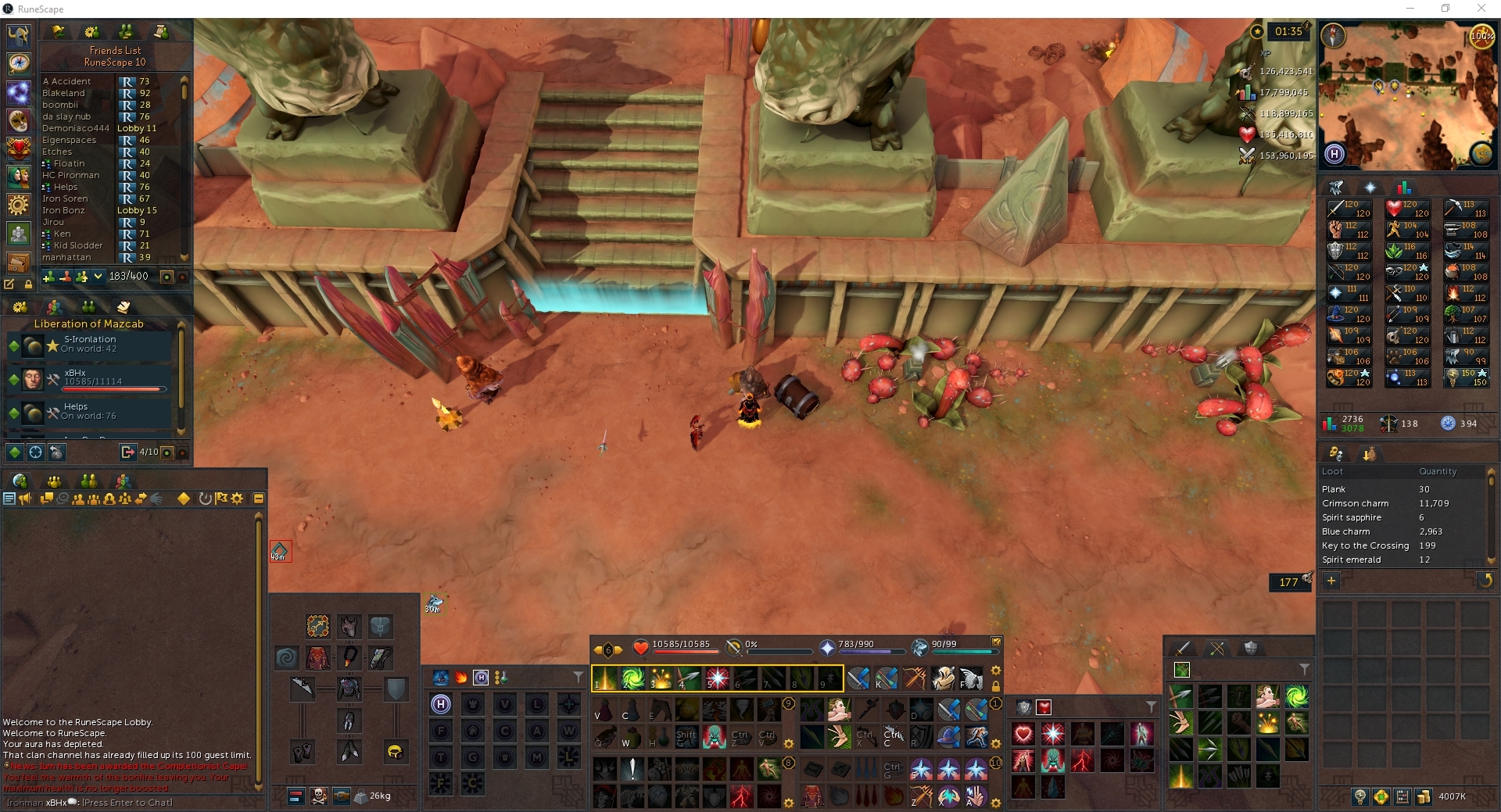Click the megaphone broadcast icon in the chat toolbar

pyautogui.click(x=26, y=498)
